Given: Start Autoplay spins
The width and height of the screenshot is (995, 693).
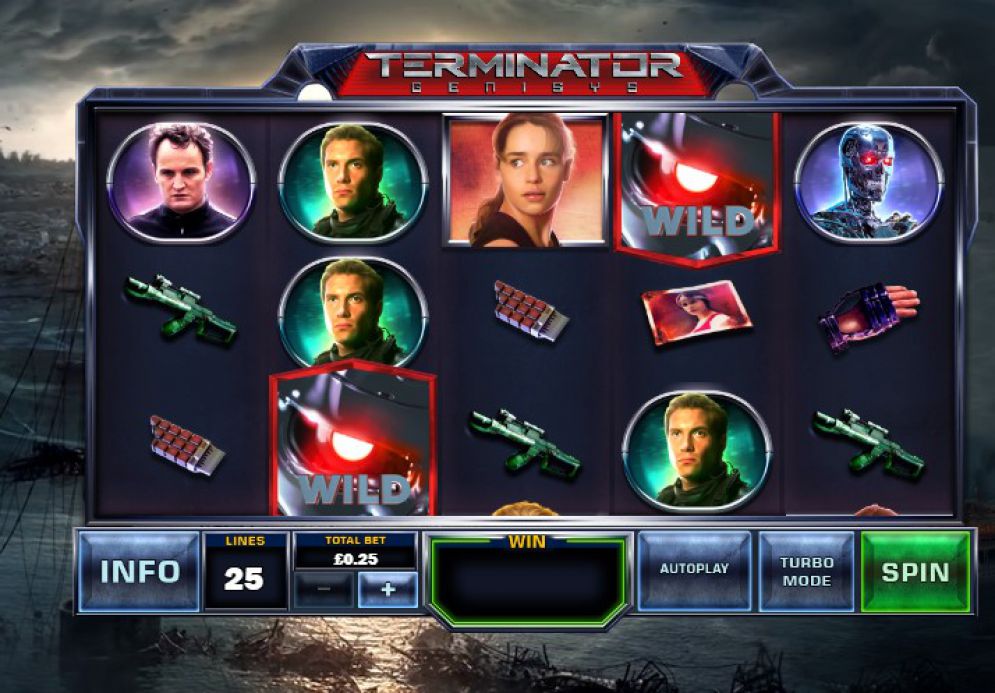Looking at the screenshot, I should tap(694, 570).
